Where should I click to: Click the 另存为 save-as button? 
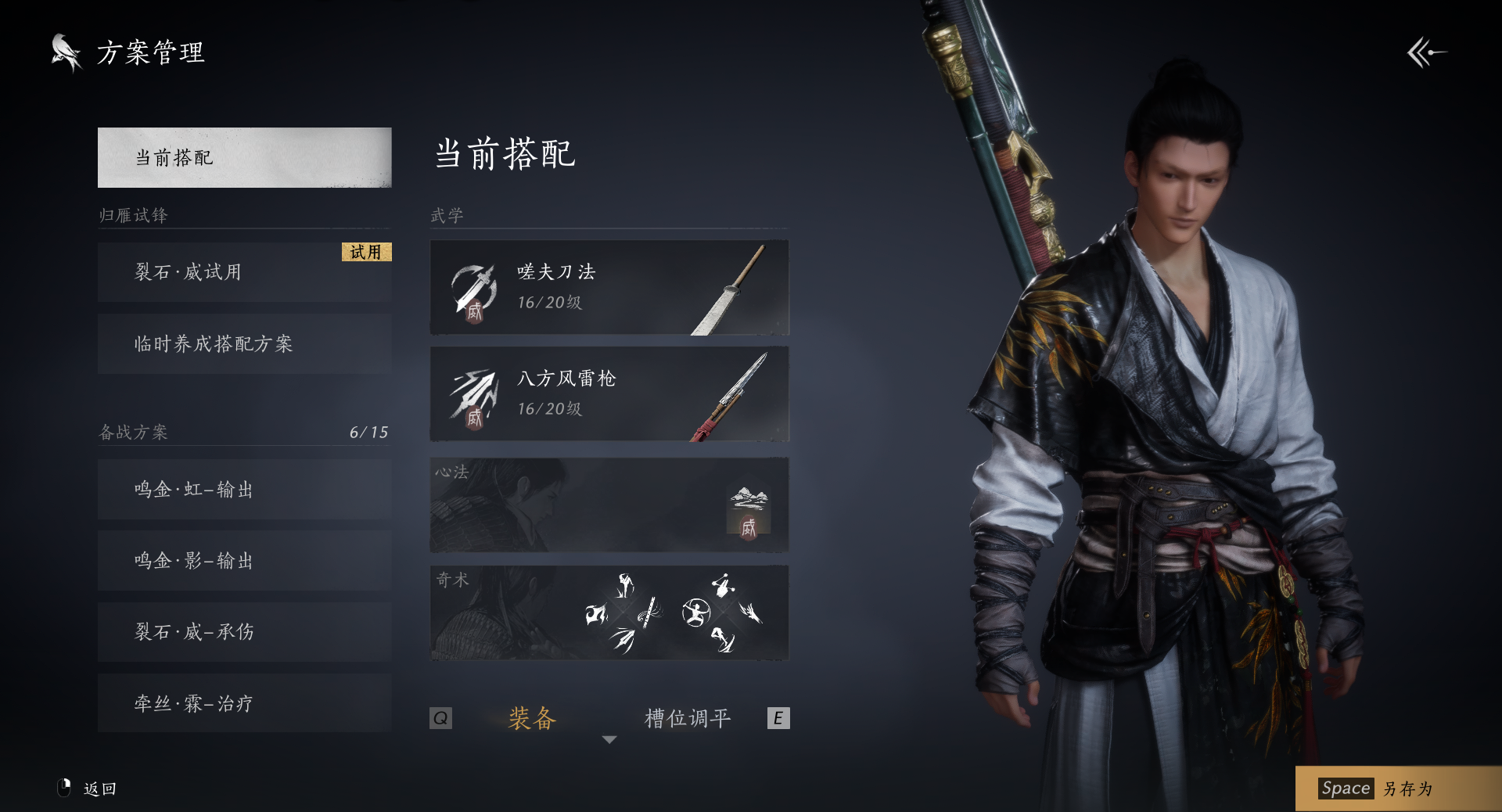(1397, 789)
